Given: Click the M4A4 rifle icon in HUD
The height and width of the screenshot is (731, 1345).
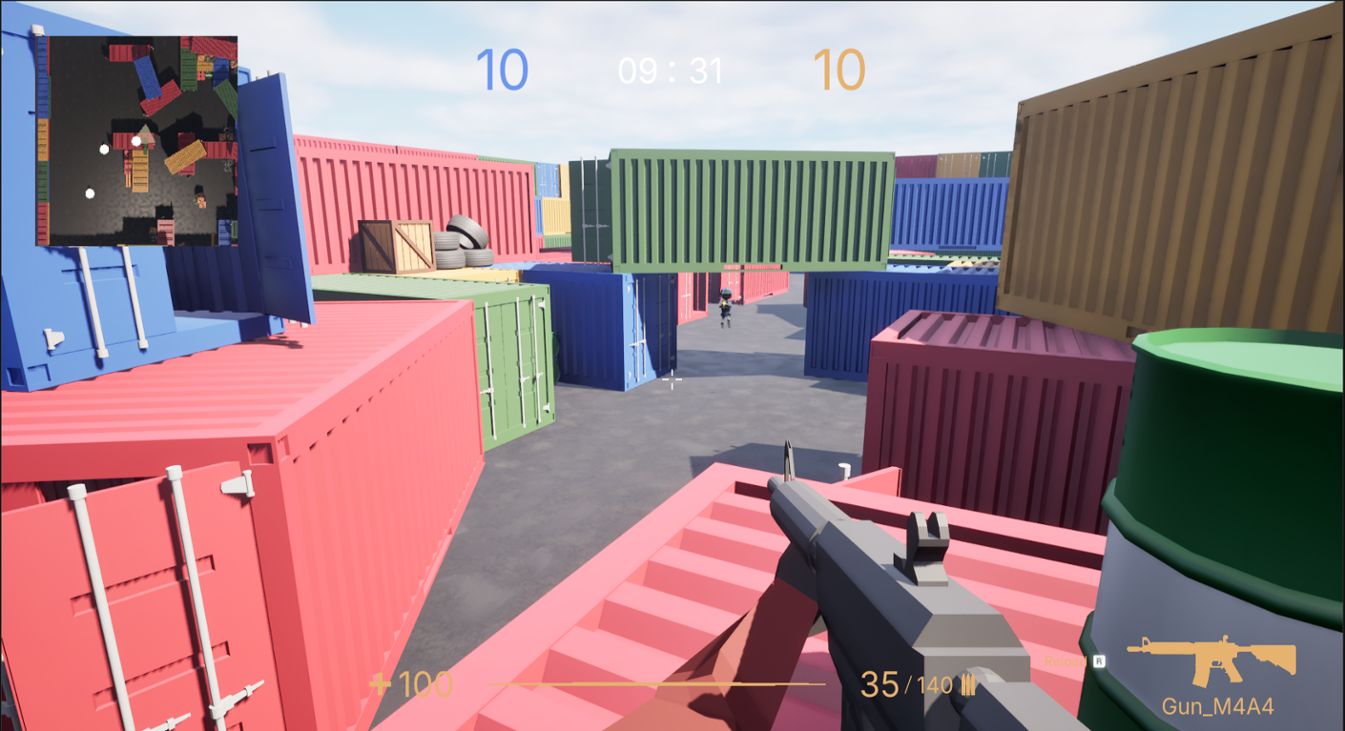Looking at the screenshot, I should click(1210, 655).
